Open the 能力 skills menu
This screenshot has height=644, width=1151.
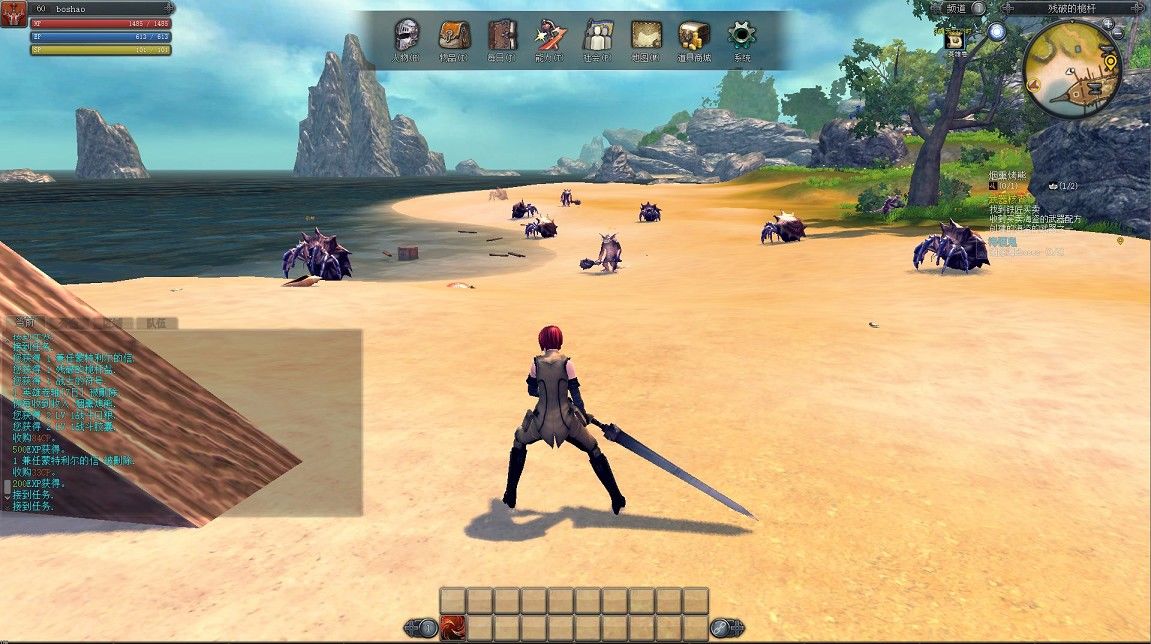coord(550,36)
